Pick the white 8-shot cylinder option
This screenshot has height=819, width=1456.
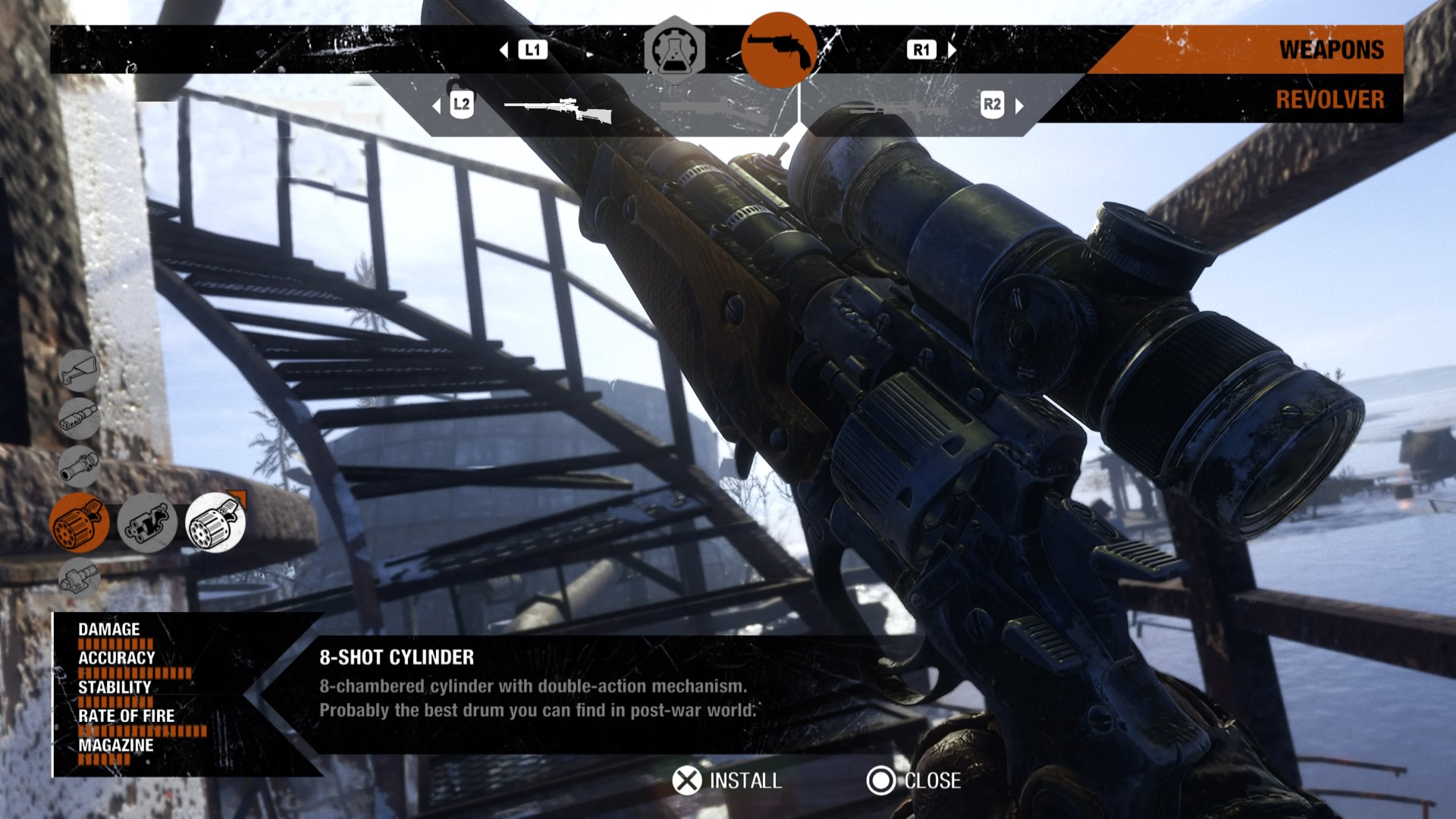point(215,522)
